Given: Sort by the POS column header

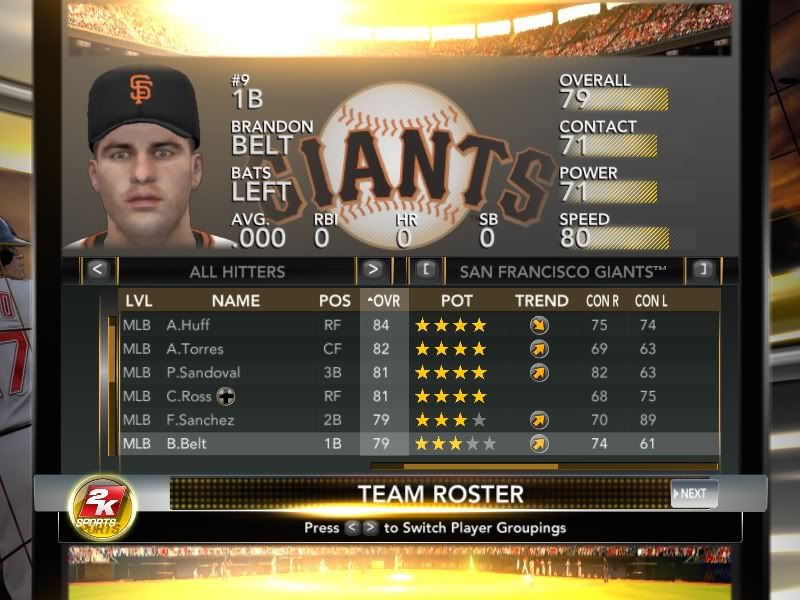Looking at the screenshot, I should [x=335, y=300].
